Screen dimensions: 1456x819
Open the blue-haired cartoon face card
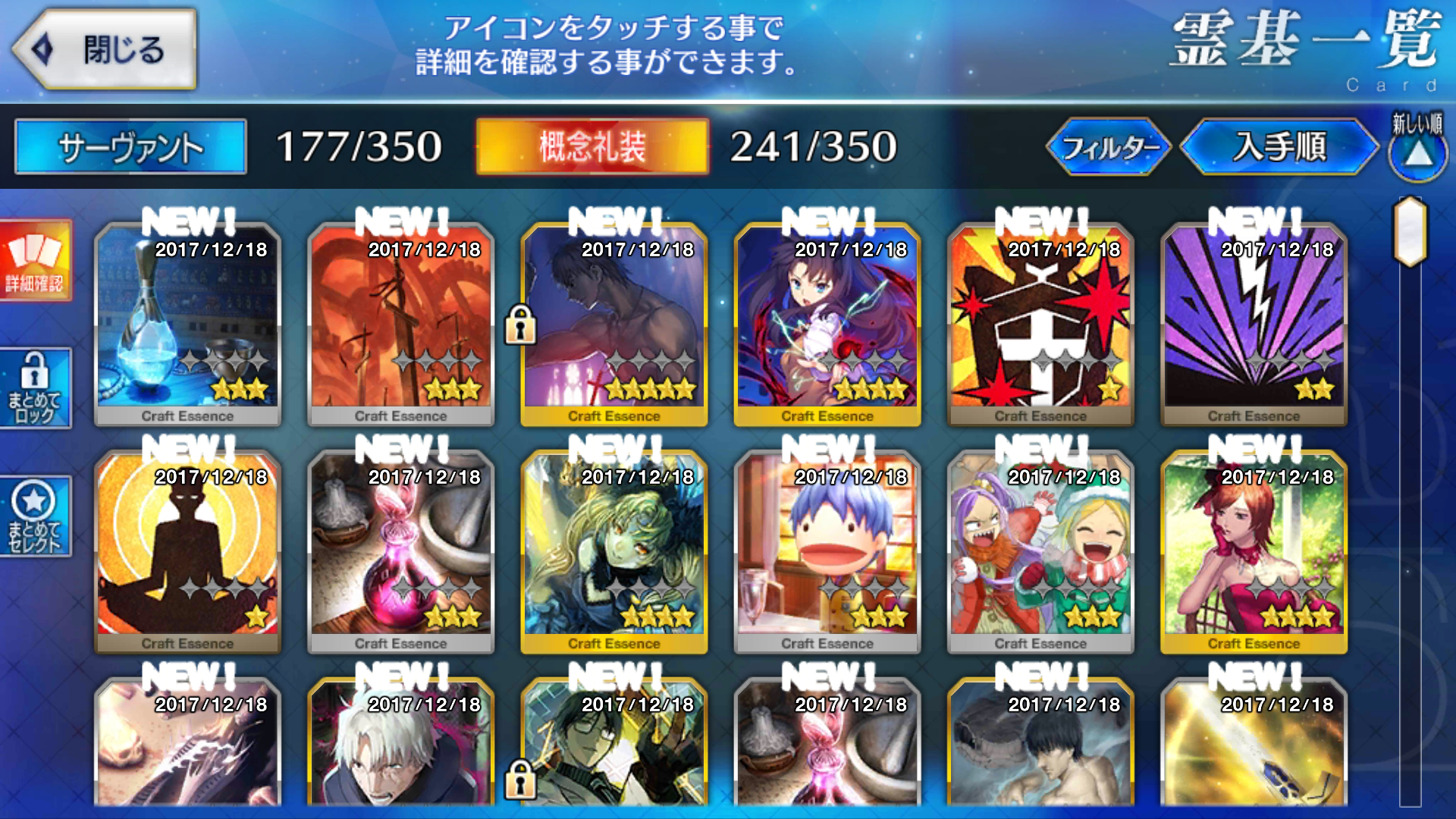(x=827, y=550)
